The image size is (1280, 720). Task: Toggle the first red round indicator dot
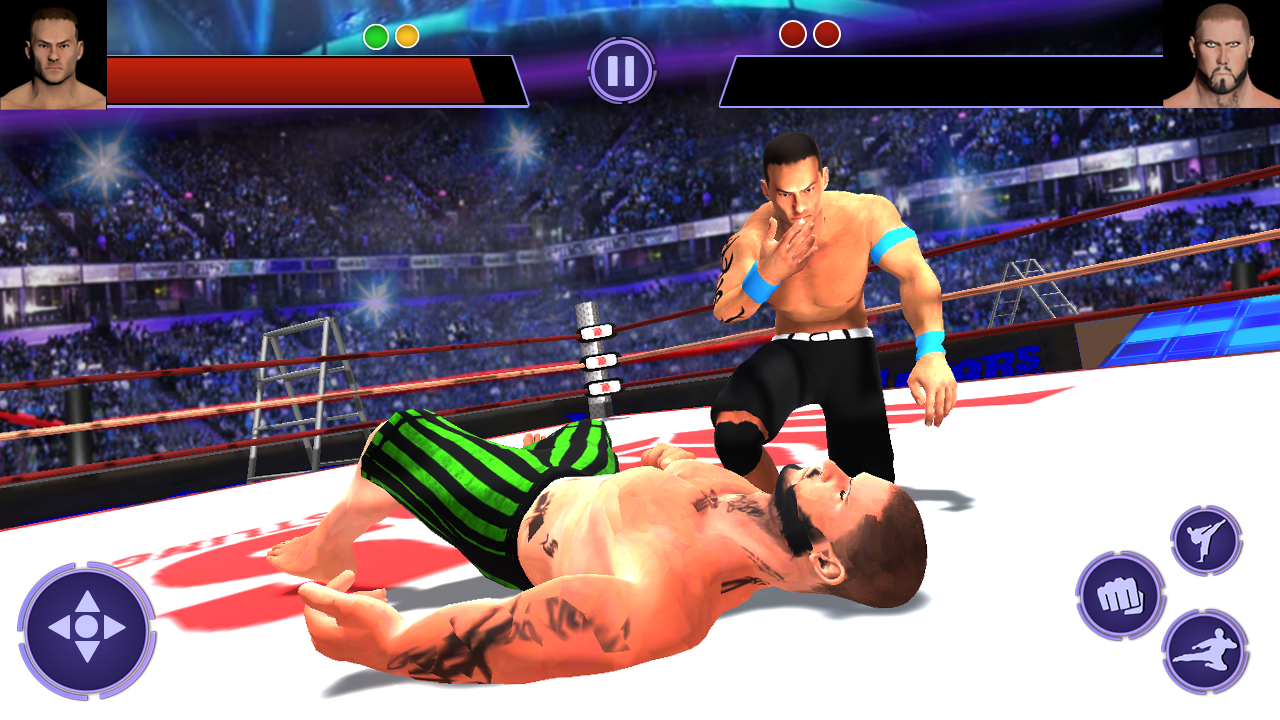pyautogui.click(x=795, y=33)
